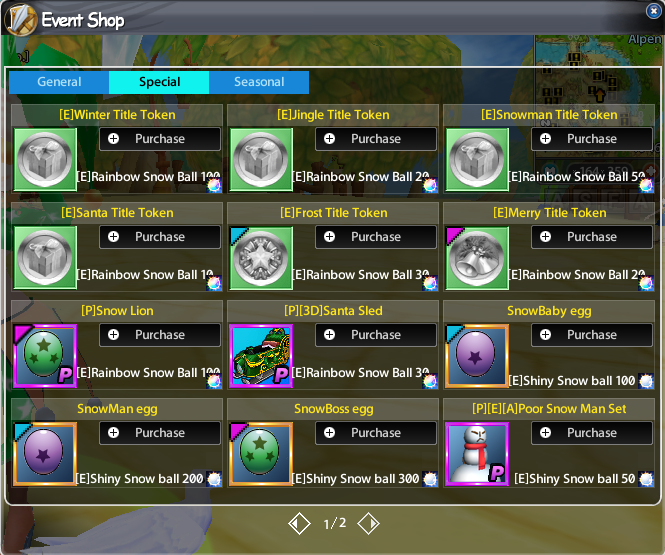Select the Santa Sled item icon

[x=261, y=356]
